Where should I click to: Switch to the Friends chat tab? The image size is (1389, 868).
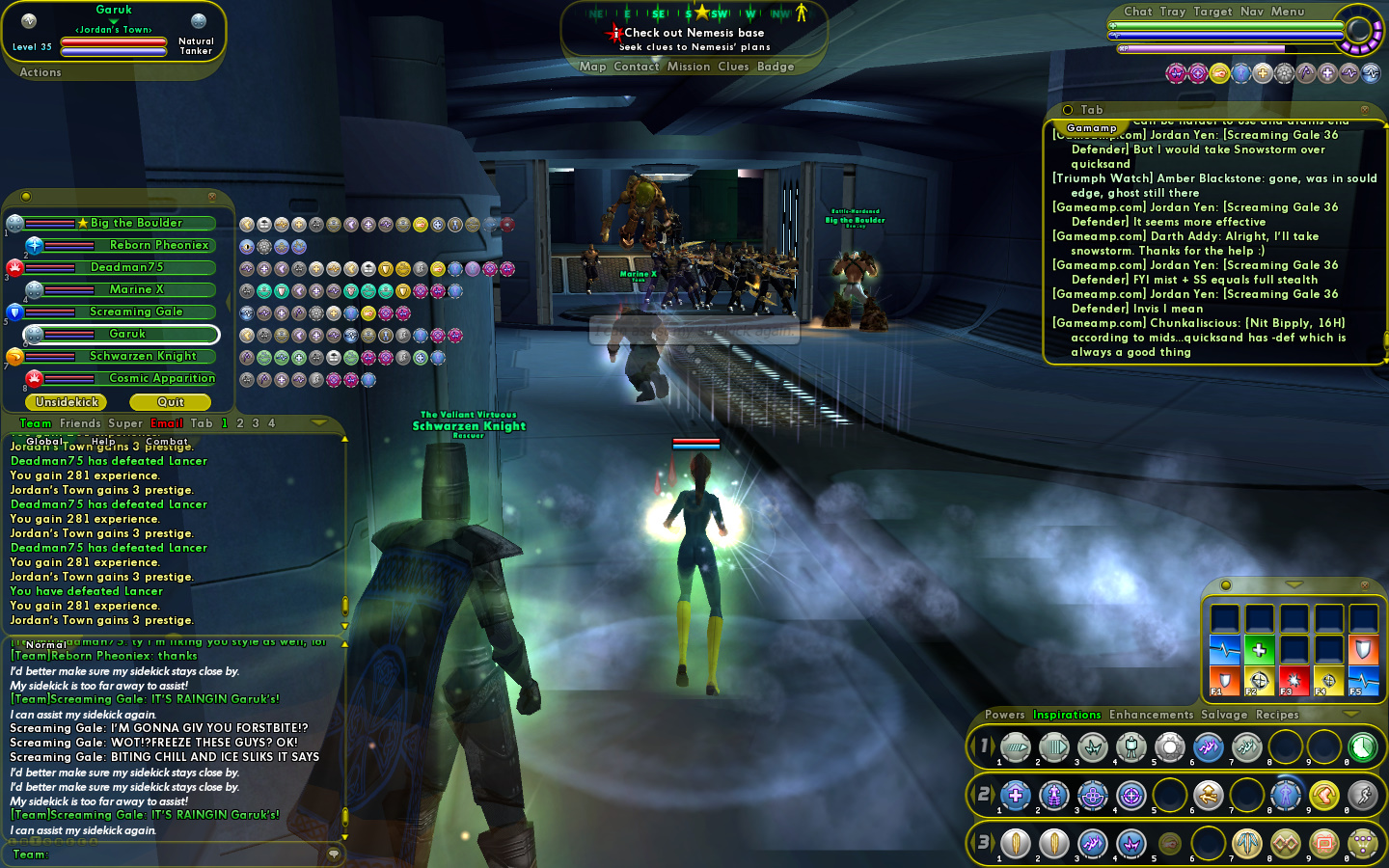[80, 423]
